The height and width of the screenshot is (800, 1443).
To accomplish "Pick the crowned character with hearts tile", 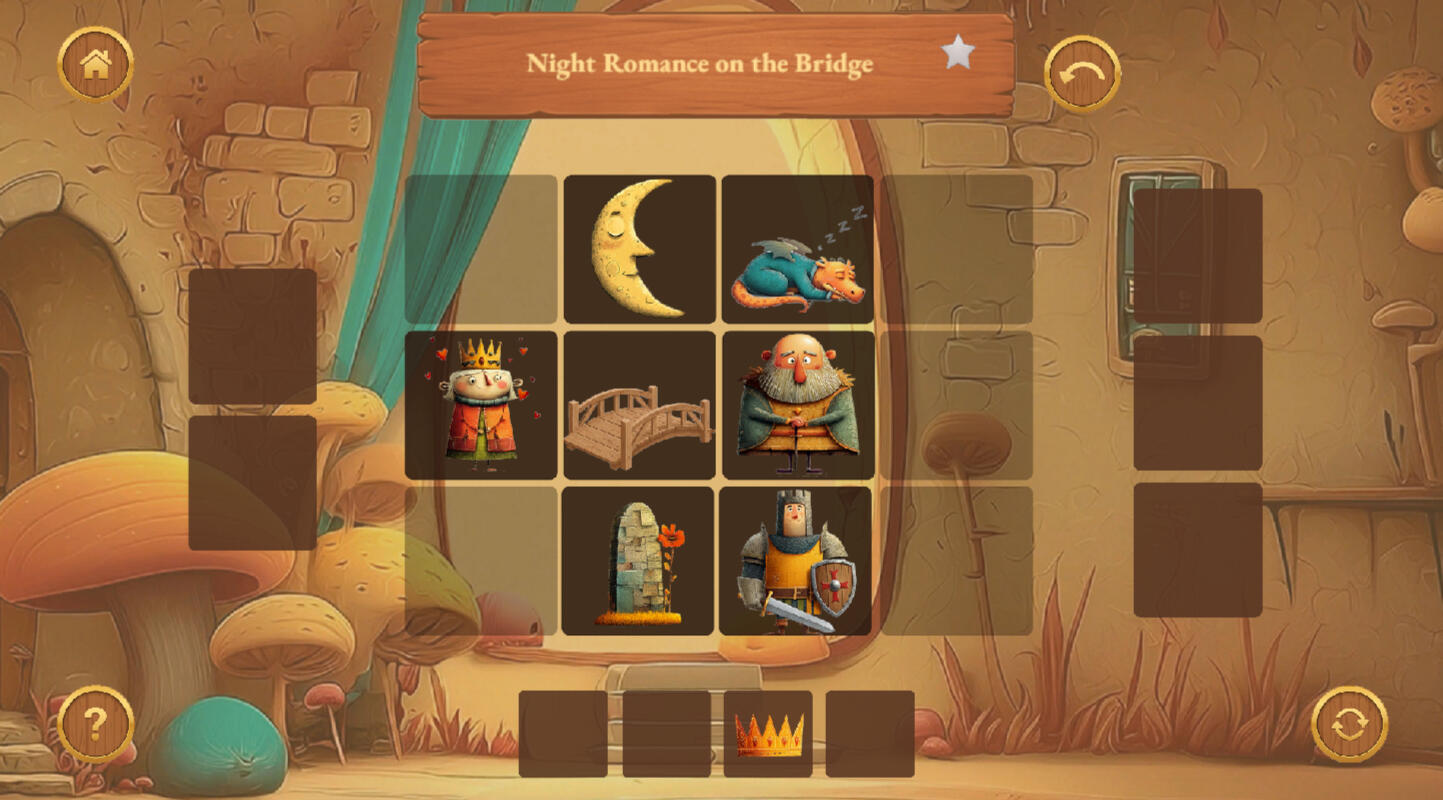I will tap(481, 405).
